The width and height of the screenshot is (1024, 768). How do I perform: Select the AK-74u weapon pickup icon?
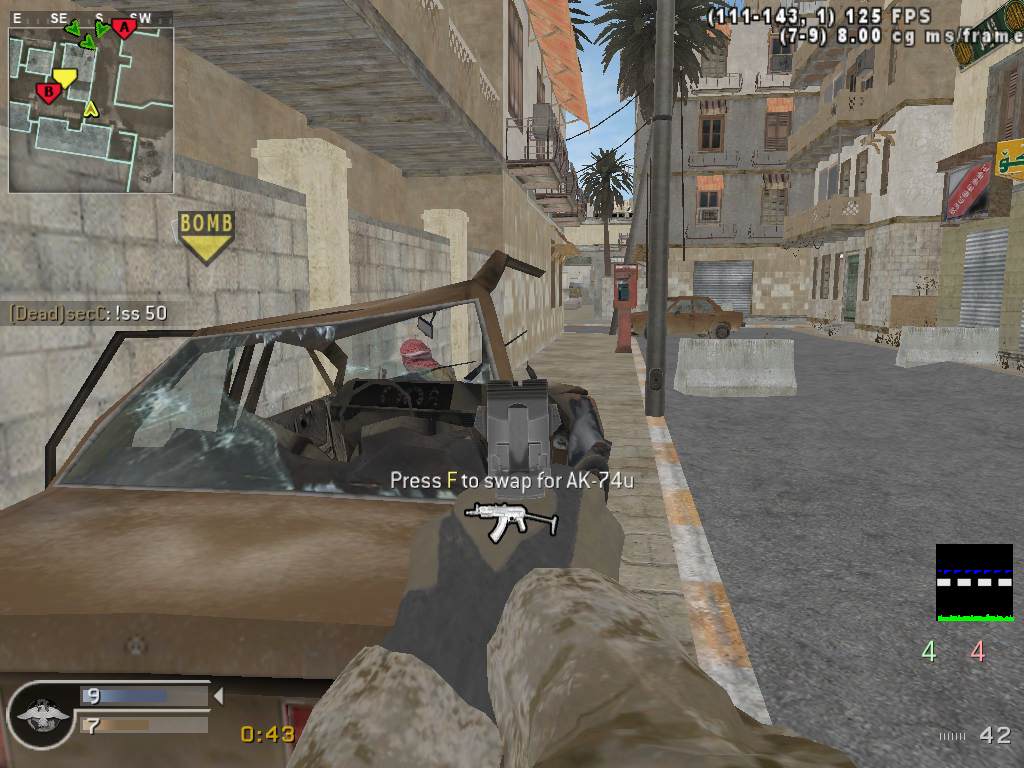pos(511,519)
